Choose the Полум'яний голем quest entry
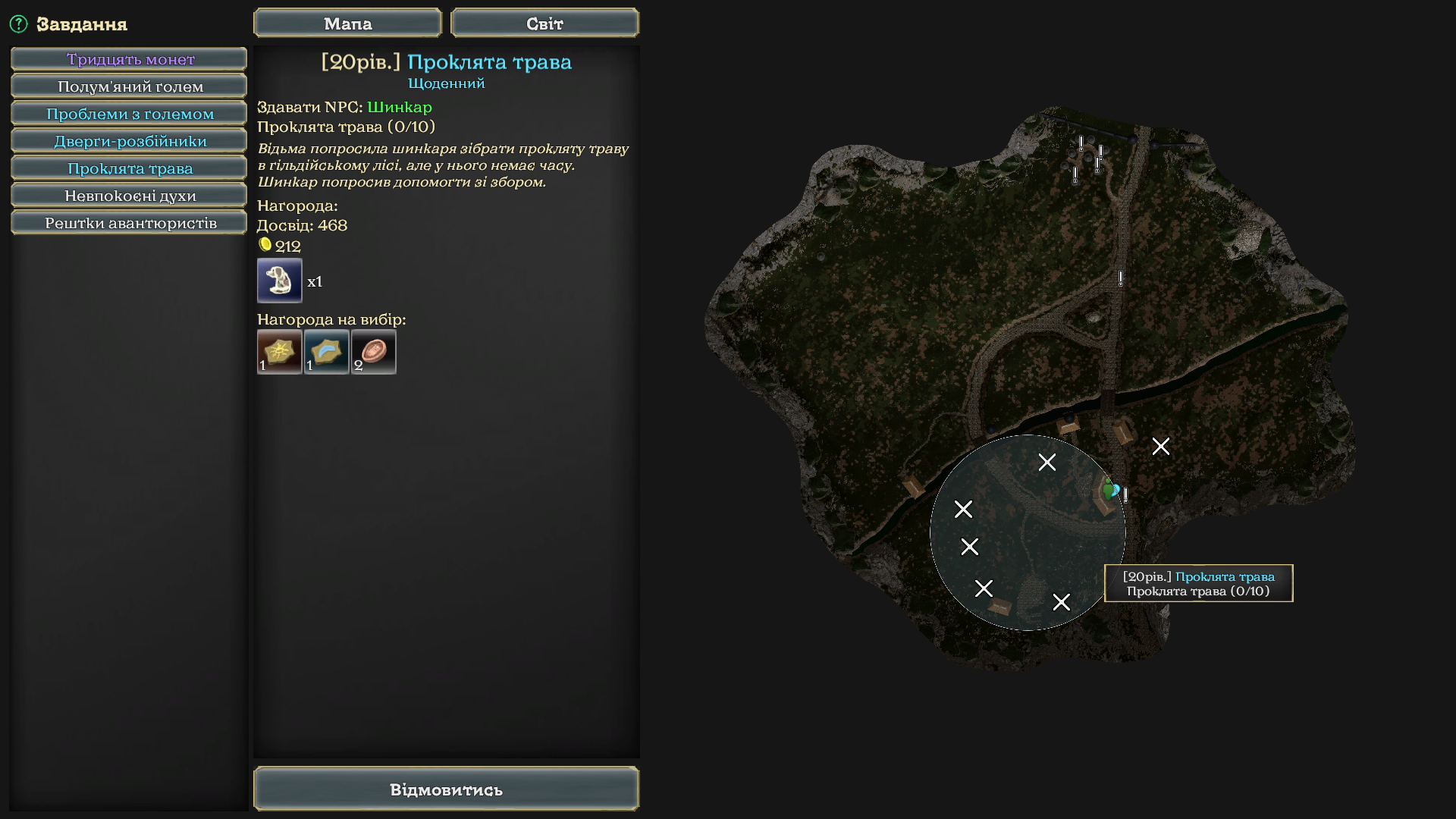The image size is (1456, 819). click(130, 86)
